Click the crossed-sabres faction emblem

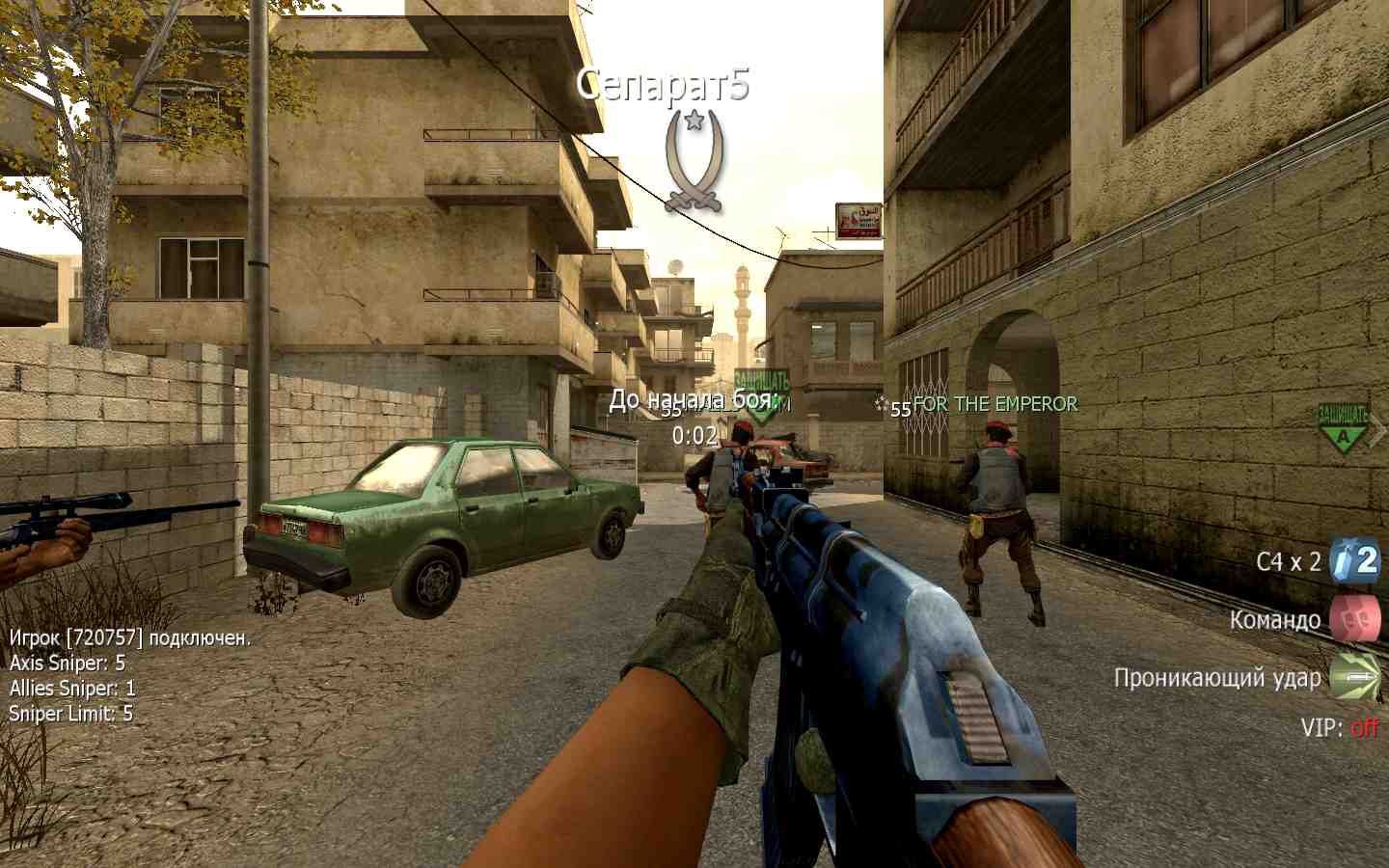(x=694, y=160)
